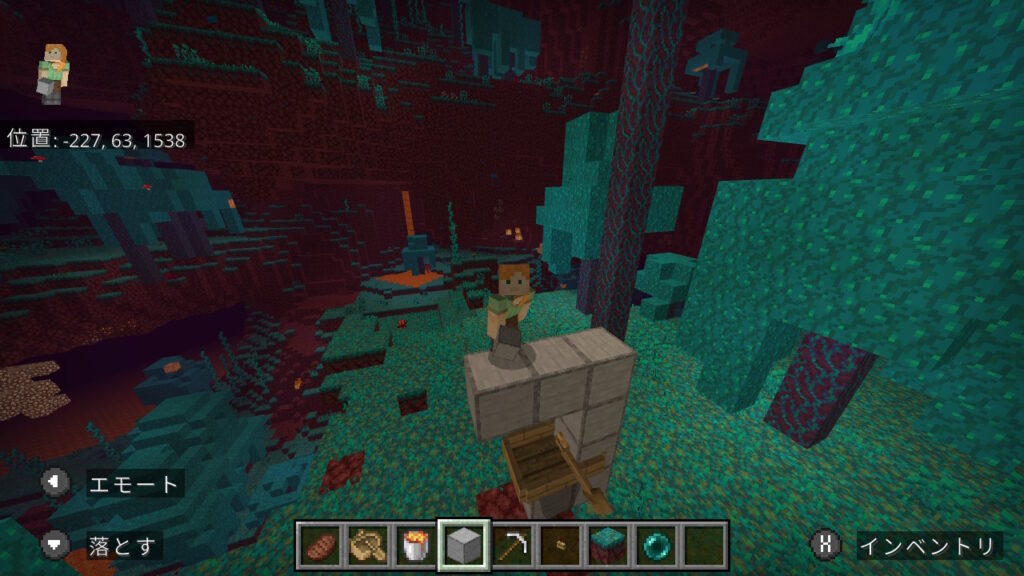The image size is (1024, 576).
Task: Choose the axe in the hotbar
Action: pyautogui.click(x=367, y=546)
